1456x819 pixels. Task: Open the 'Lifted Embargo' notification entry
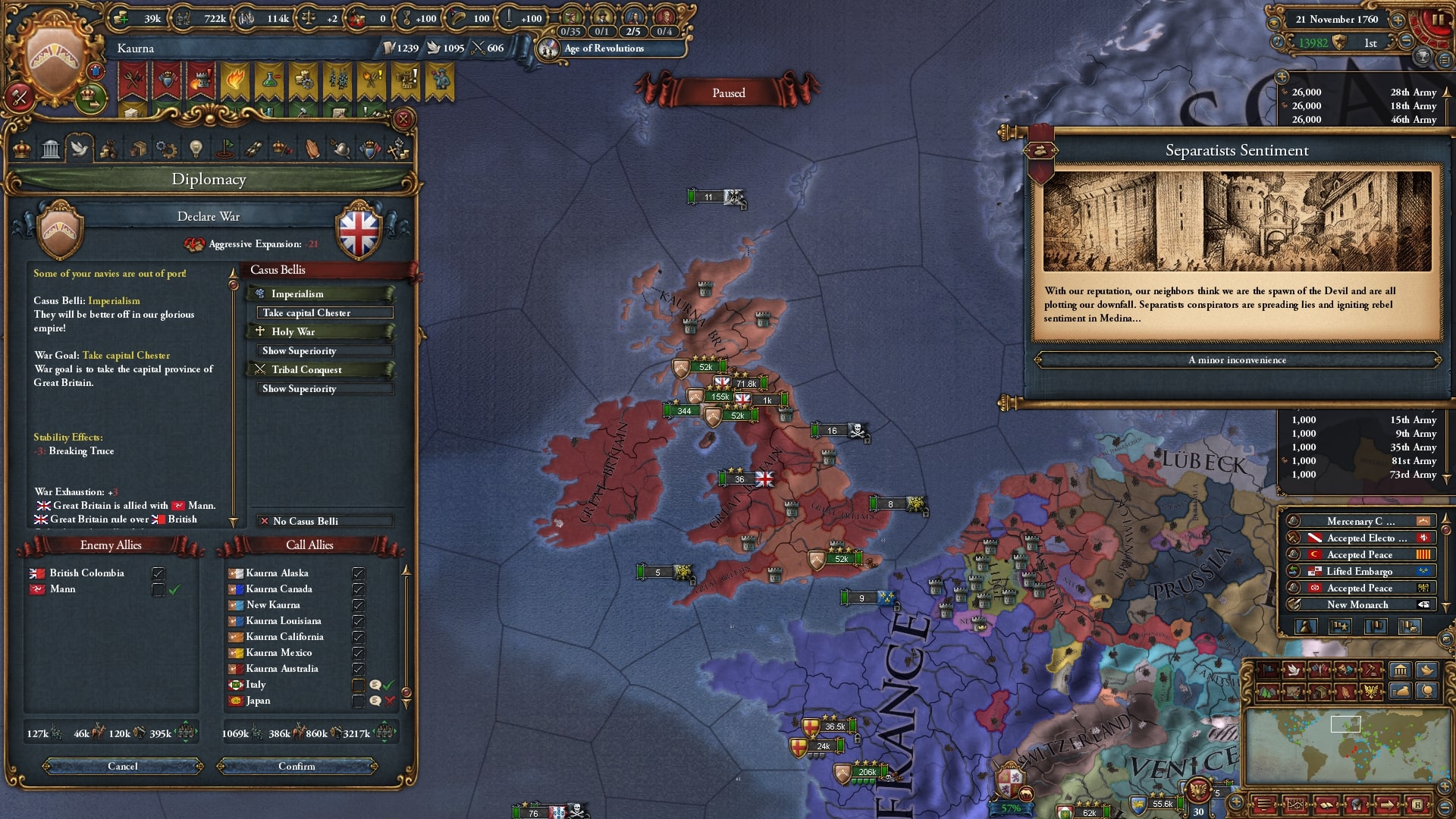tap(1359, 572)
